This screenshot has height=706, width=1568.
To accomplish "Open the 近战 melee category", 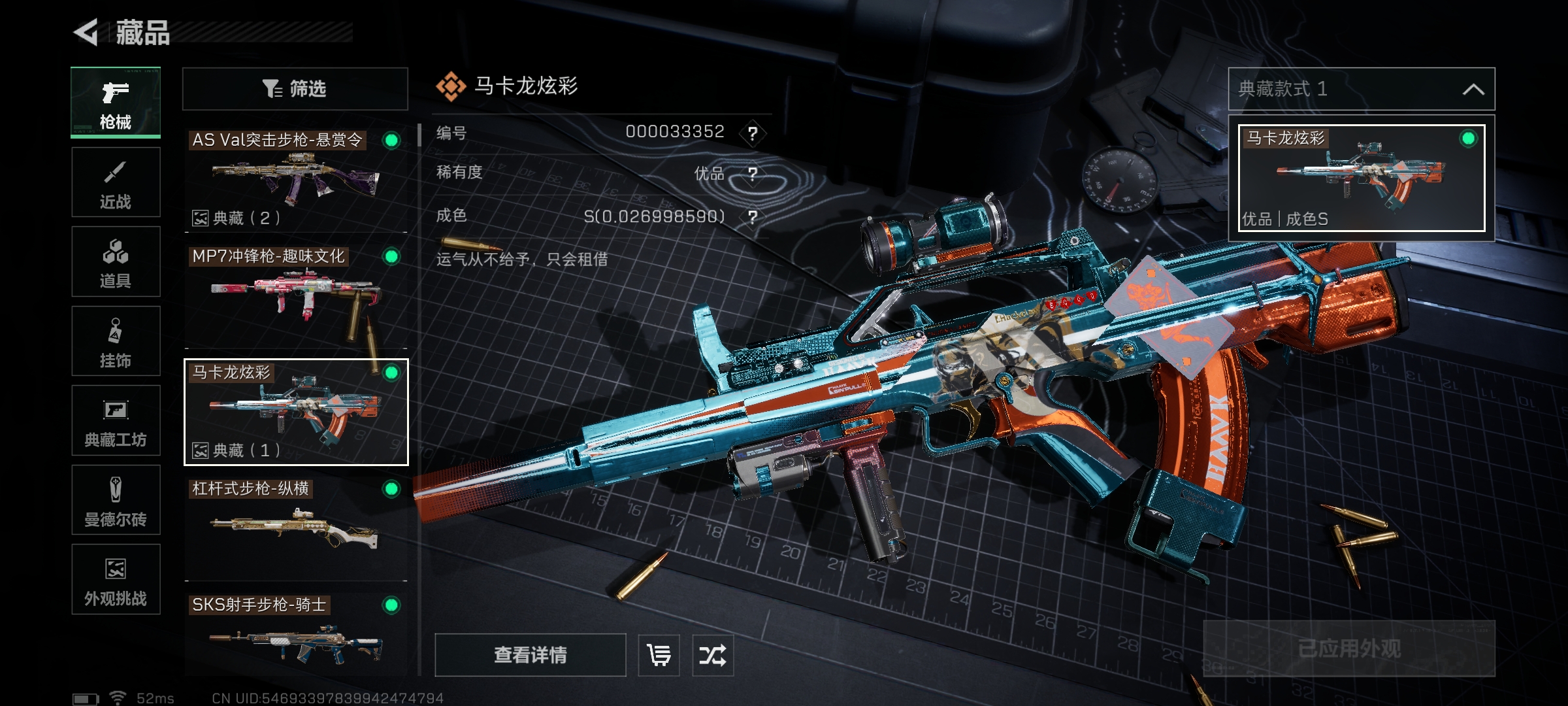I will click(x=116, y=182).
